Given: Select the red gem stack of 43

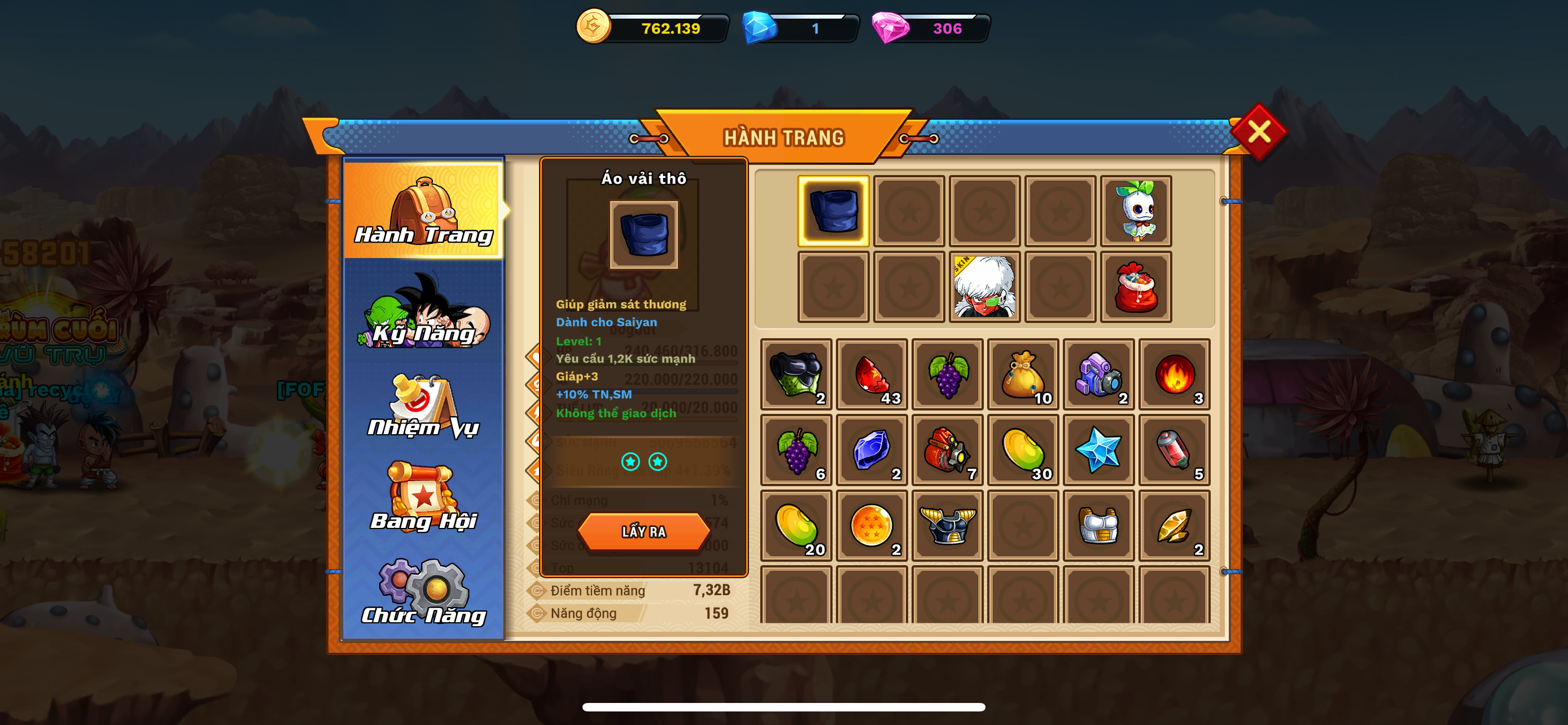Looking at the screenshot, I should point(871,374).
